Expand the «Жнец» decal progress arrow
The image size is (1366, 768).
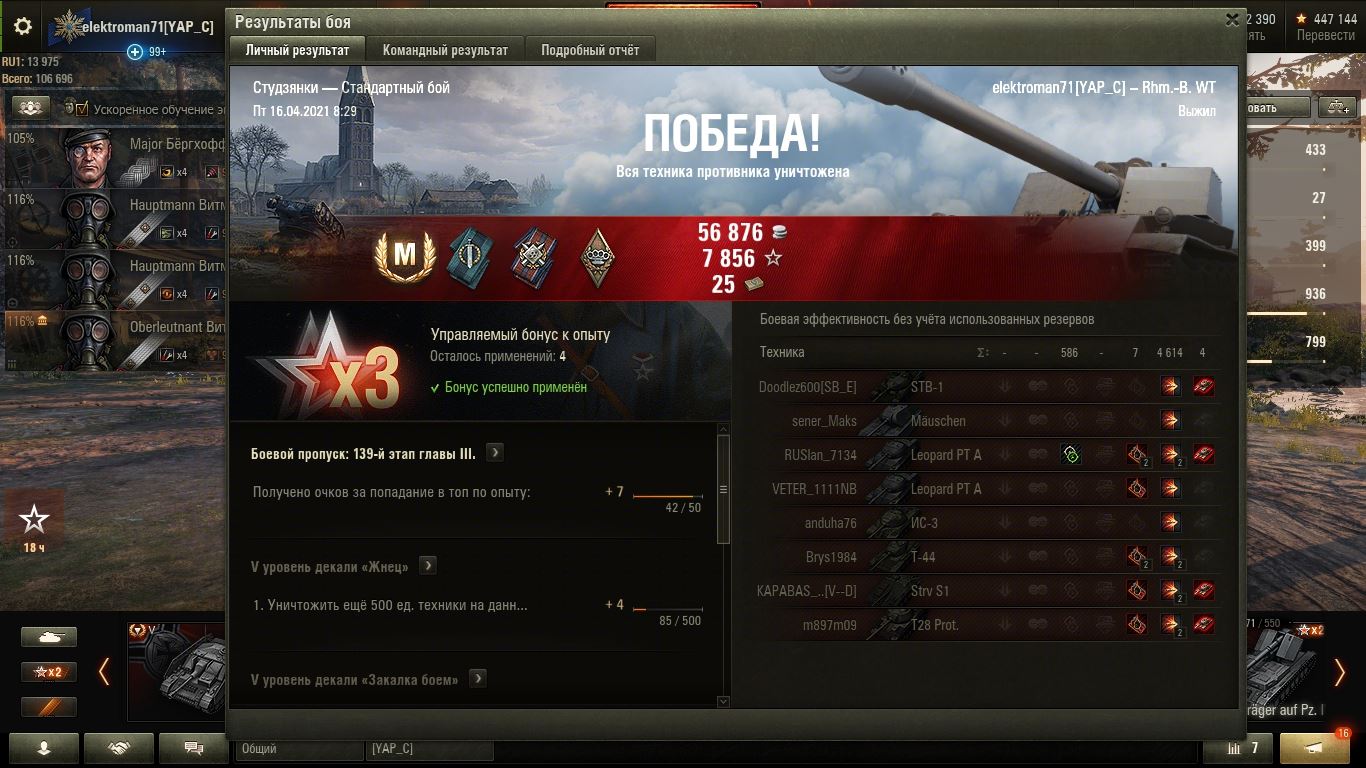pyautogui.click(x=427, y=566)
